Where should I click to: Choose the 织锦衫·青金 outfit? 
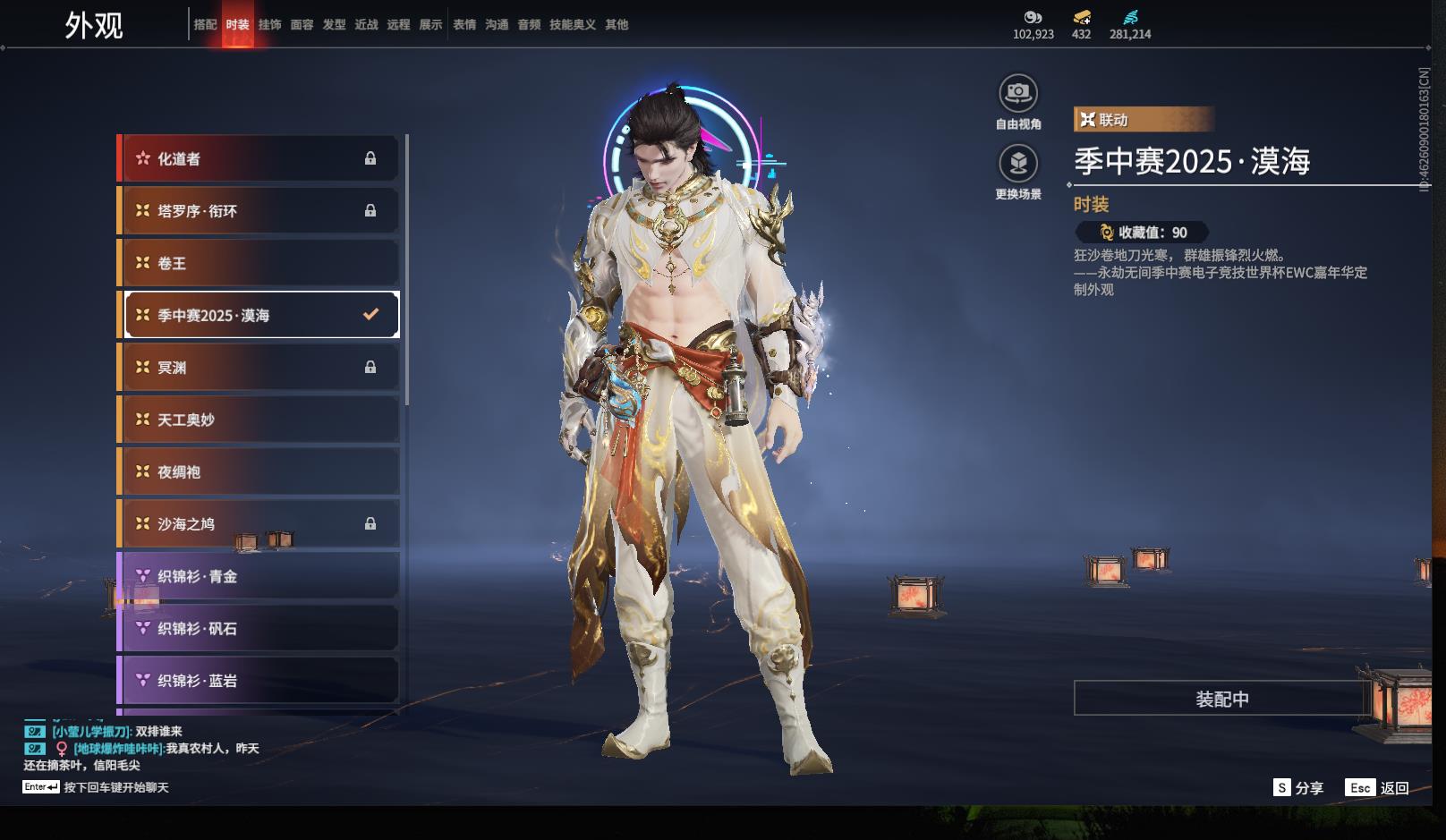click(259, 576)
